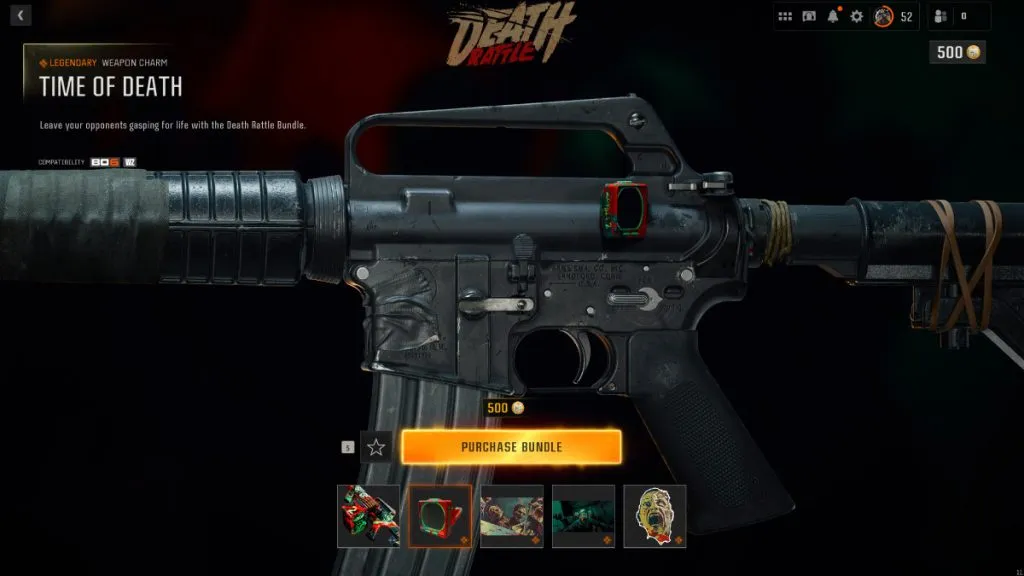1024x576 pixels.
Task: Open the grid menu icon
Action: point(785,16)
